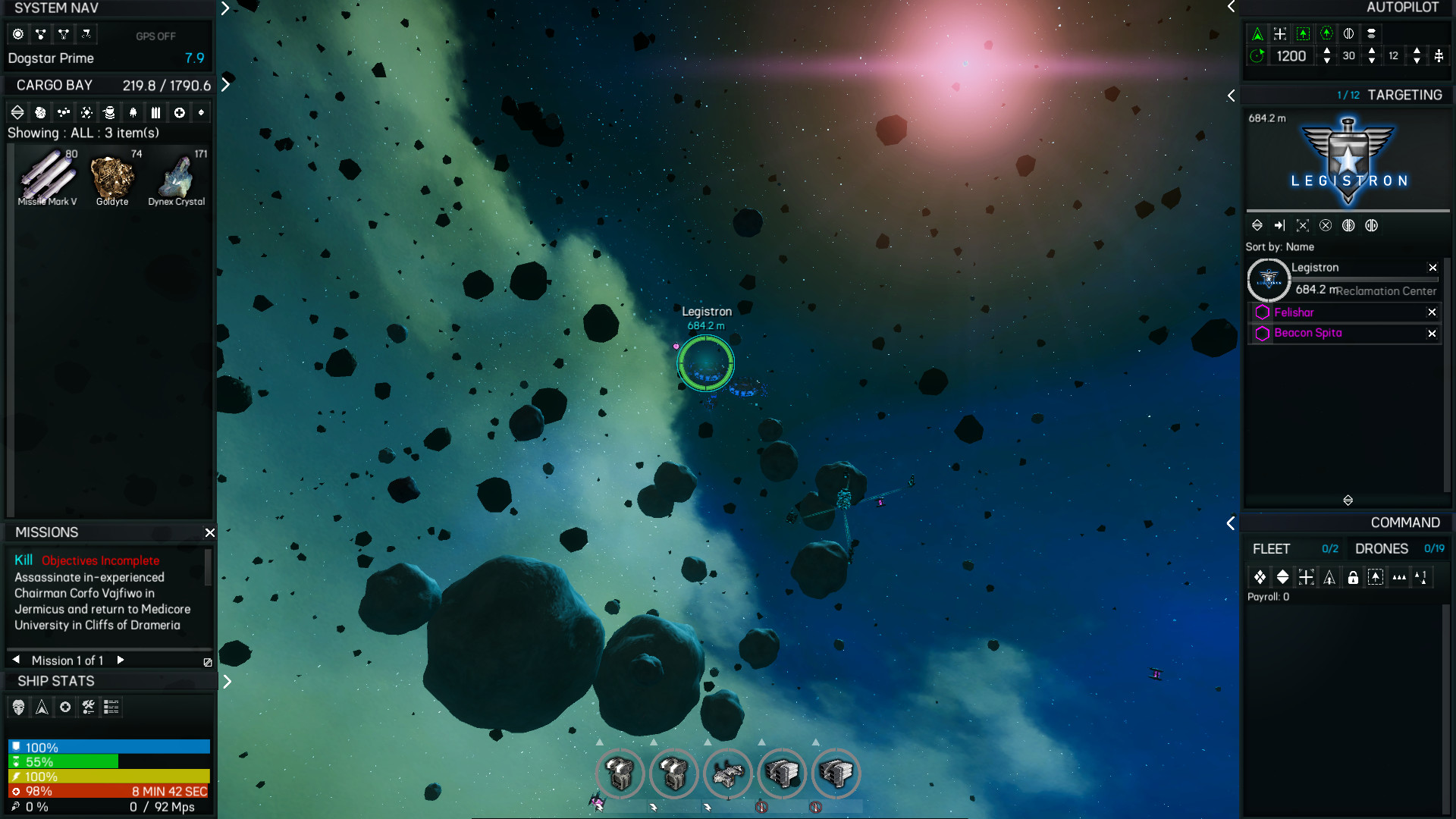Screen dimensions: 1456x819
Task: Click the padlock icon in the drone command bar
Action: [x=1353, y=577]
